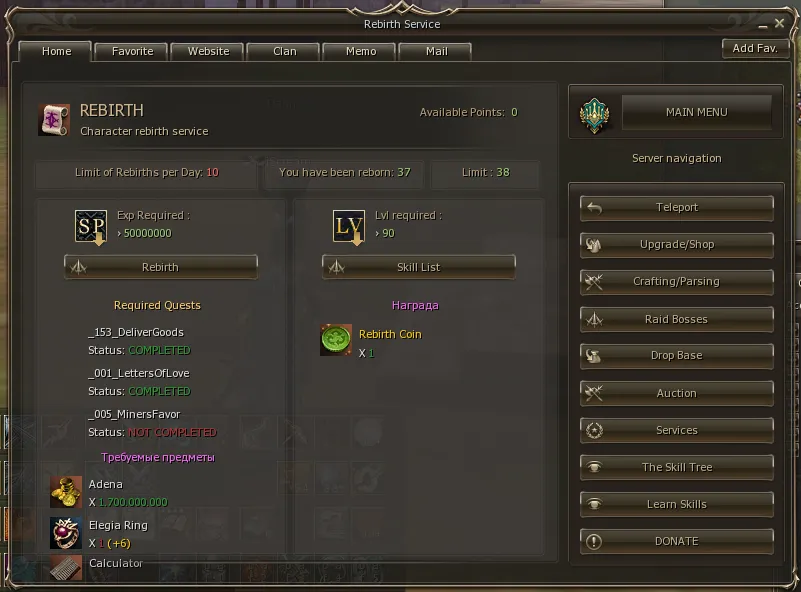Open the Mail tab
801x592 pixels.
tap(436, 51)
